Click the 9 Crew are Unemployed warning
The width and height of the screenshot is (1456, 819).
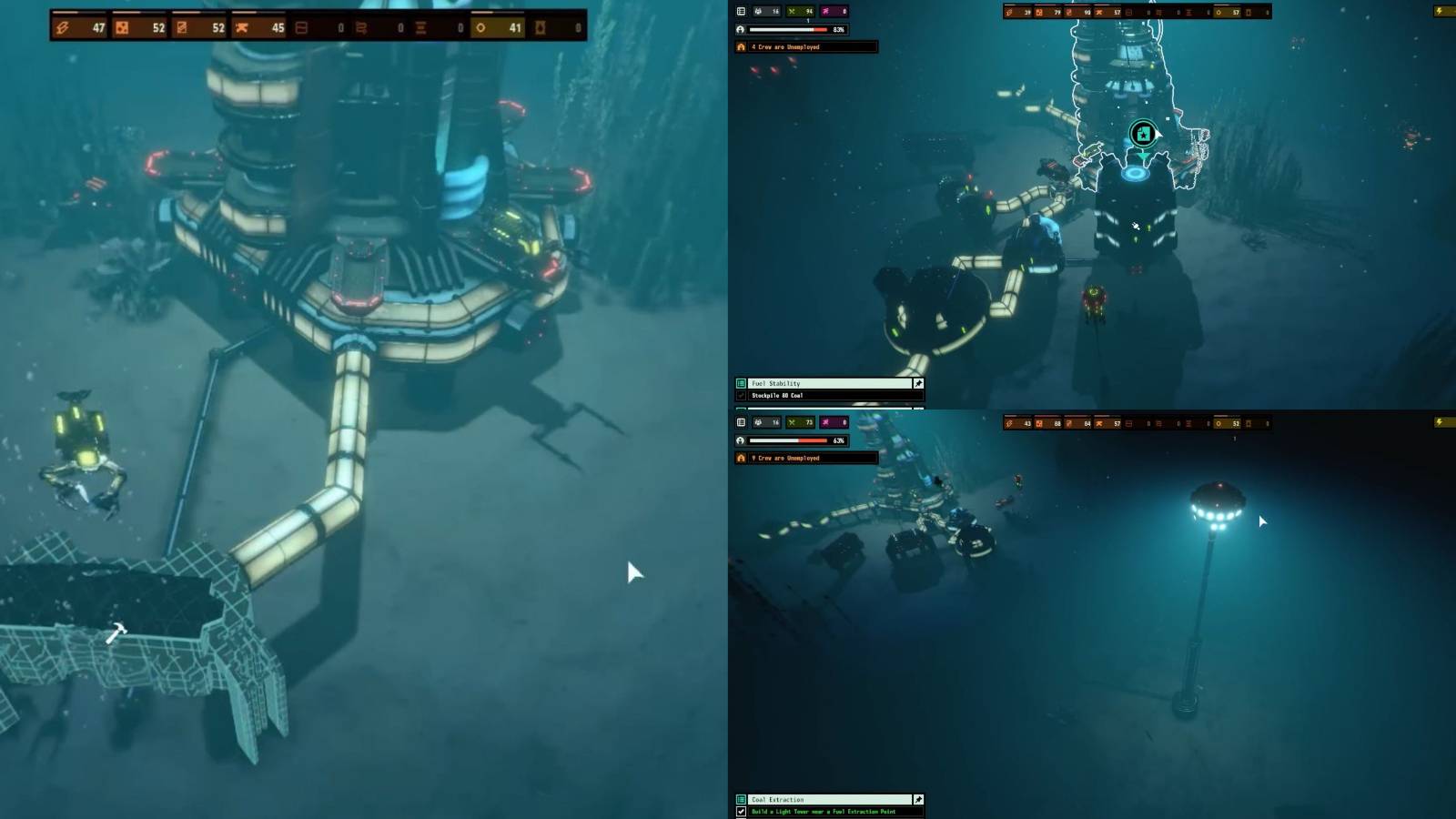click(x=805, y=458)
